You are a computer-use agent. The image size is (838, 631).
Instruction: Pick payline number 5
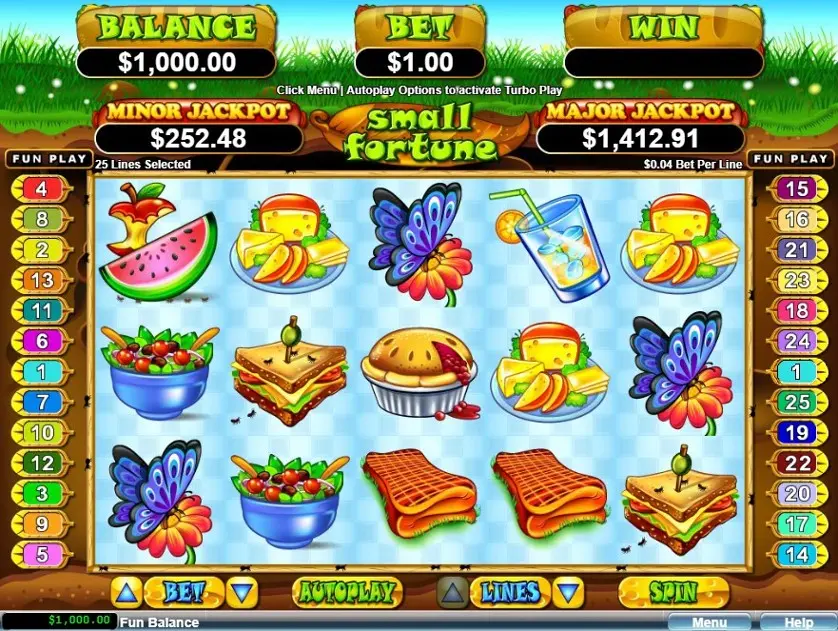click(x=41, y=552)
